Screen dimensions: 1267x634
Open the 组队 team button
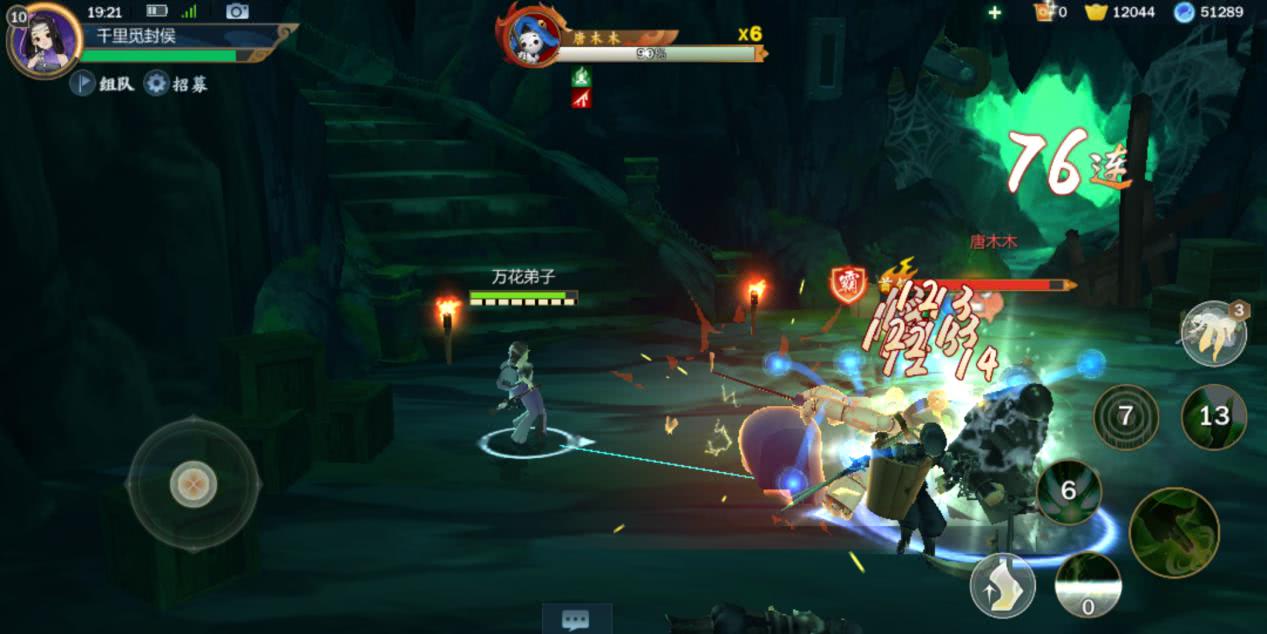[103, 83]
